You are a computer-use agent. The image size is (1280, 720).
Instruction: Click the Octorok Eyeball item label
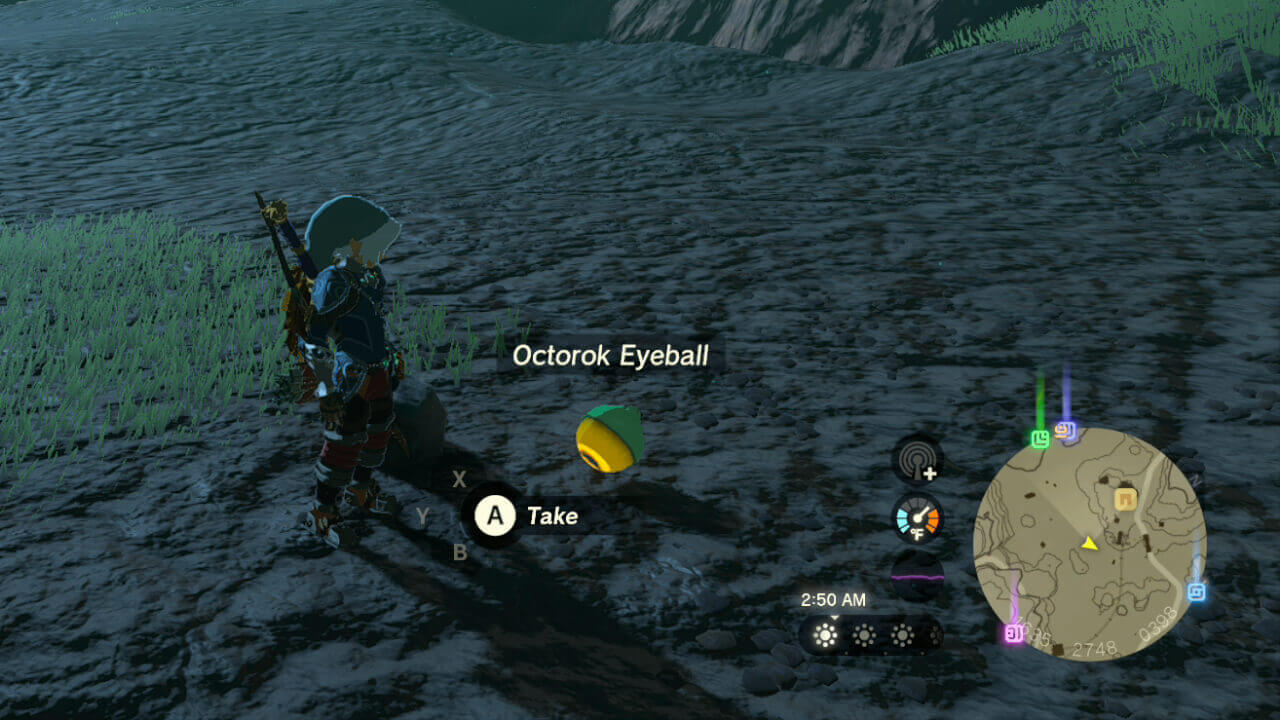click(x=611, y=354)
